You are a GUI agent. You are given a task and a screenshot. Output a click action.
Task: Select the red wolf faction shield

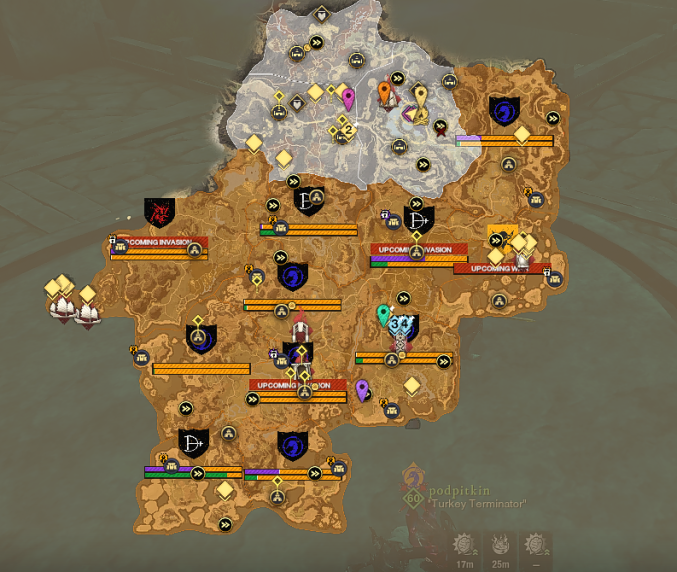pos(159,211)
